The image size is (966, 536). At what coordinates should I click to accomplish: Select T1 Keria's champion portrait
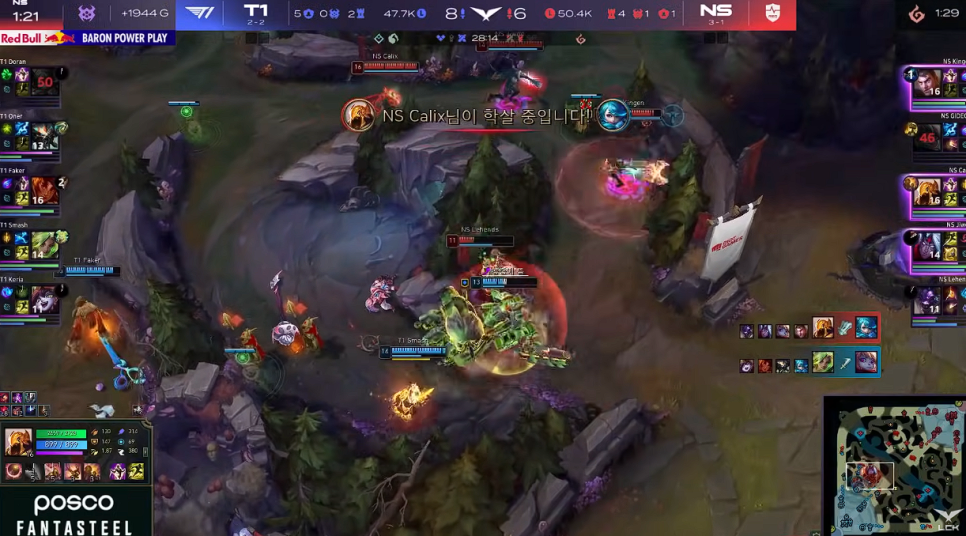[x=44, y=299]
